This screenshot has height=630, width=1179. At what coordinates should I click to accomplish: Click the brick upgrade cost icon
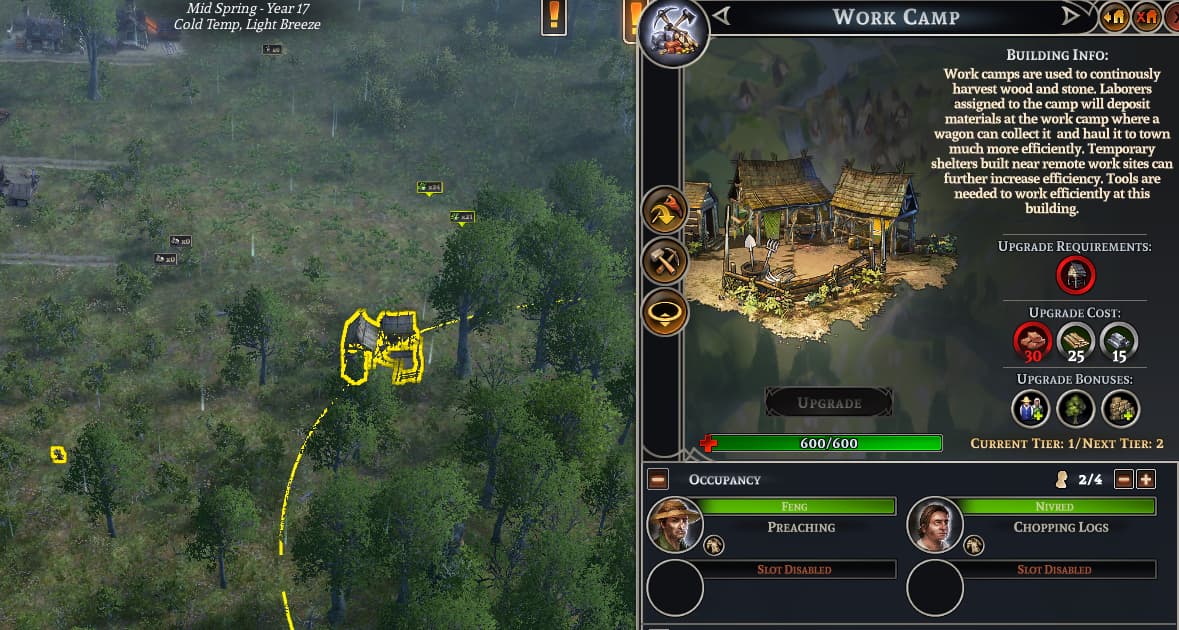(1031, 341)
